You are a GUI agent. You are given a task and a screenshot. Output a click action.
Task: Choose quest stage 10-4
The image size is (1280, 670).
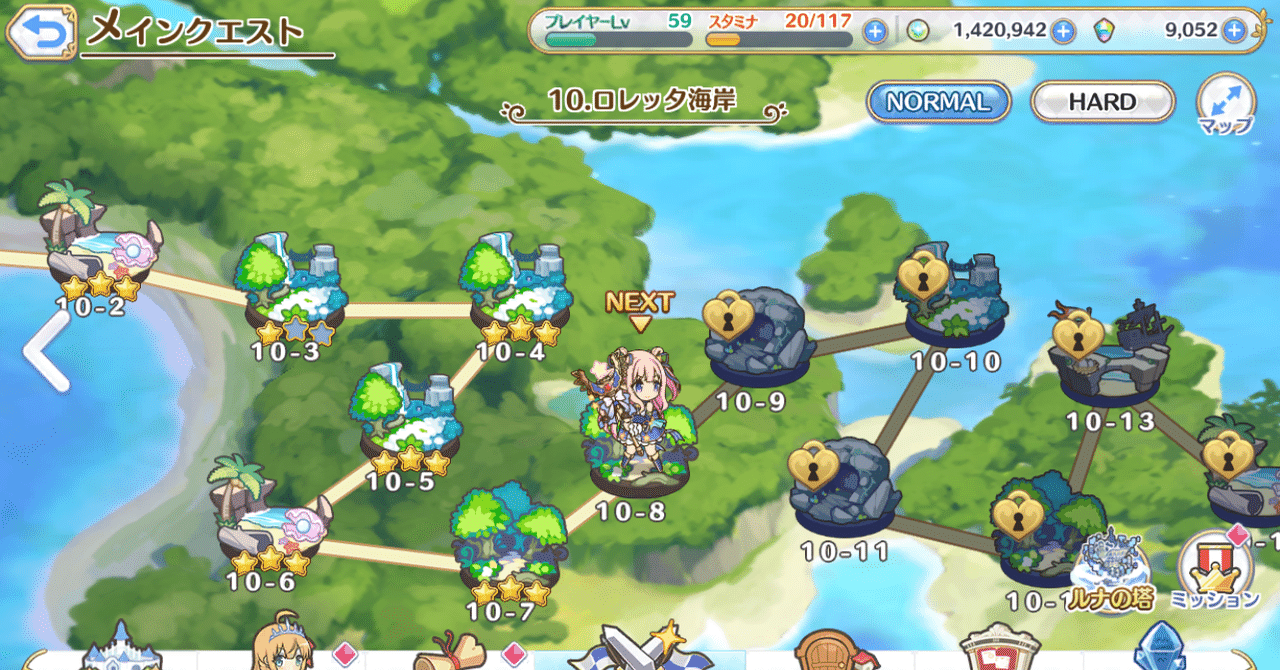click(x=517, y=290)
